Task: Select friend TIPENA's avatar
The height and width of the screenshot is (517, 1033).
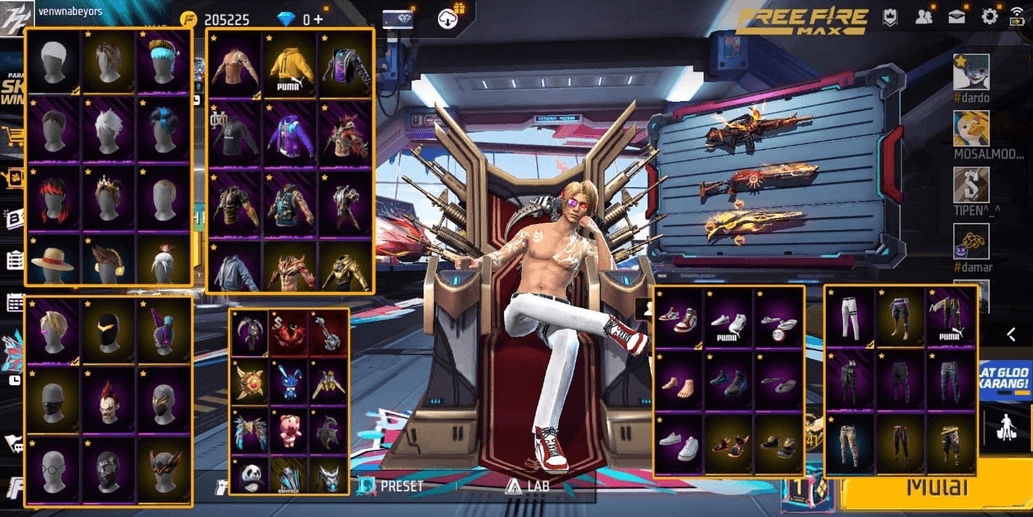Action: click(970, 185)
